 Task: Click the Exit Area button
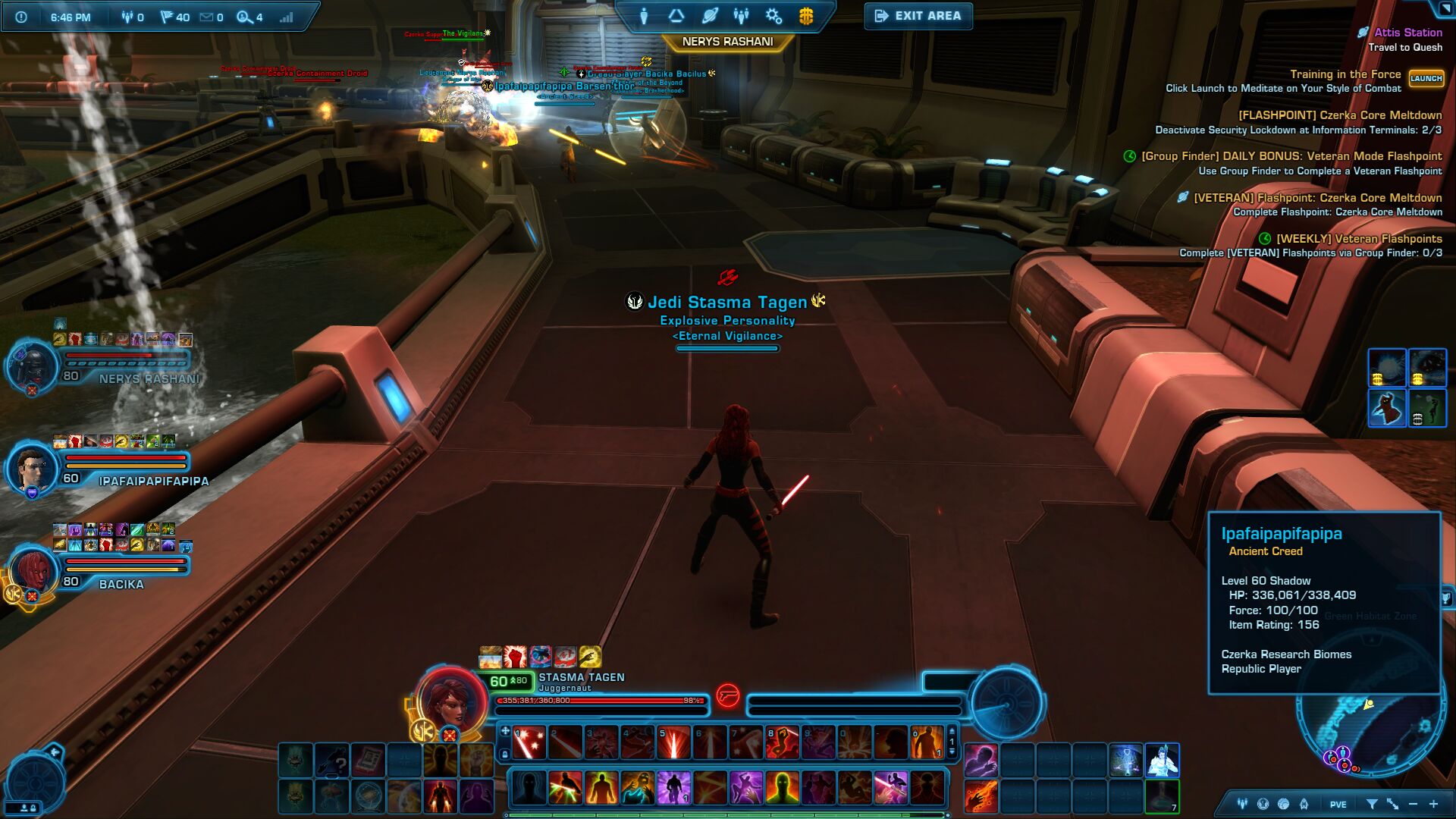click(x=918, y=16)
